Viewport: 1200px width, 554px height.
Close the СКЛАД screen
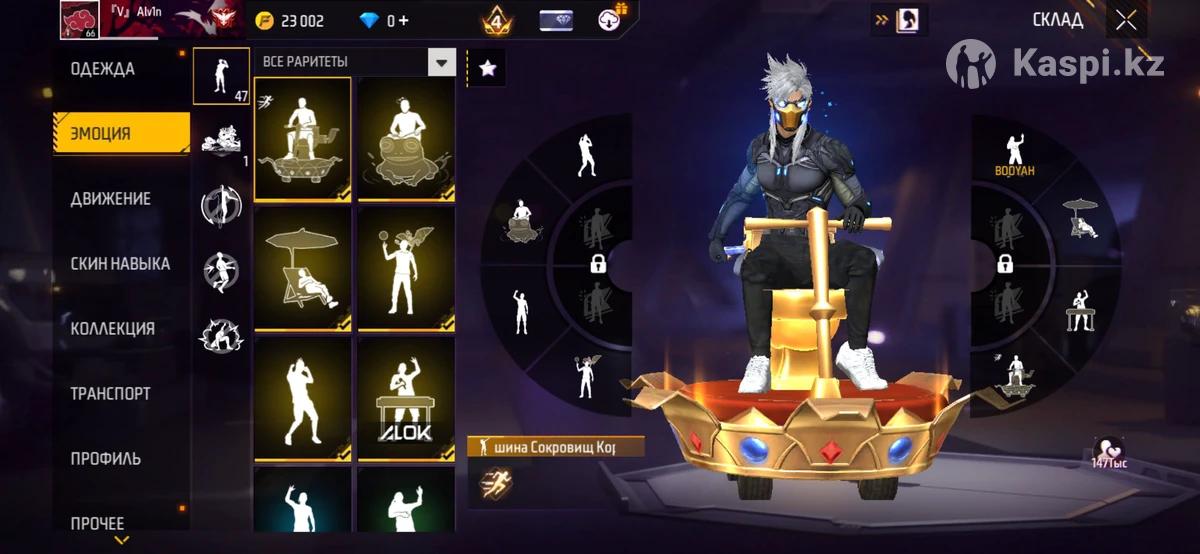(1126, 20)
